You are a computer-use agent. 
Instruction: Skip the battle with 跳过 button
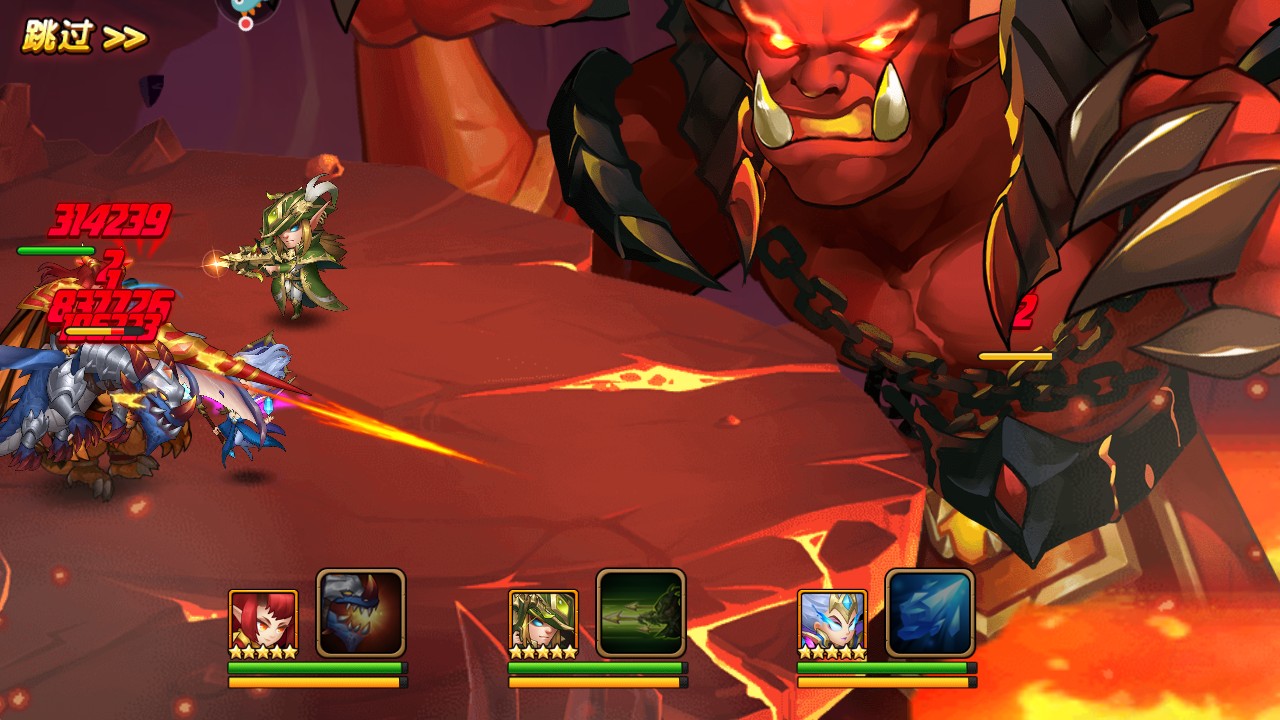[84, 38]
